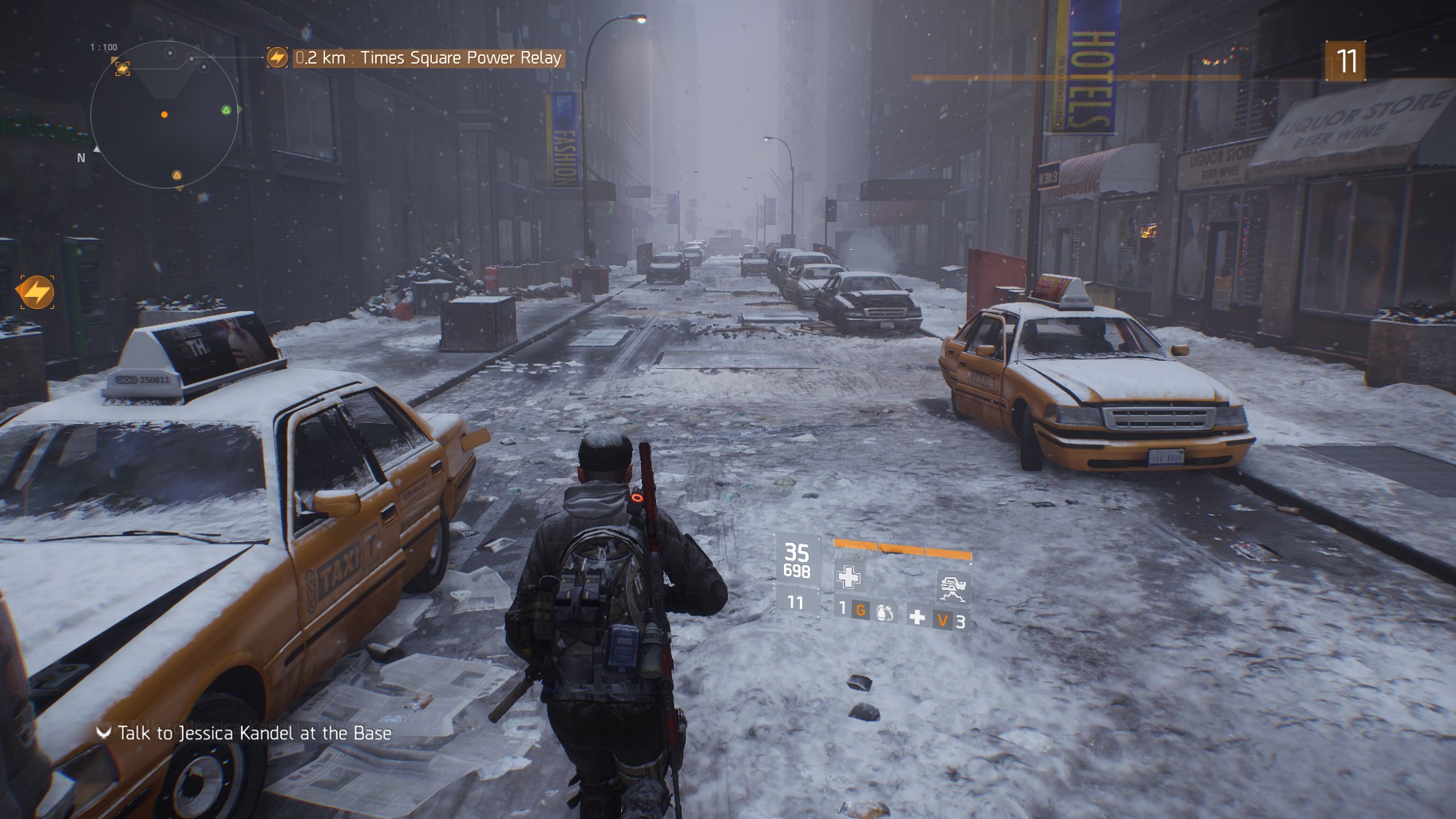The image size is (1456, 819).
Task: Activate the first aid skill icon
Action: 848,576
